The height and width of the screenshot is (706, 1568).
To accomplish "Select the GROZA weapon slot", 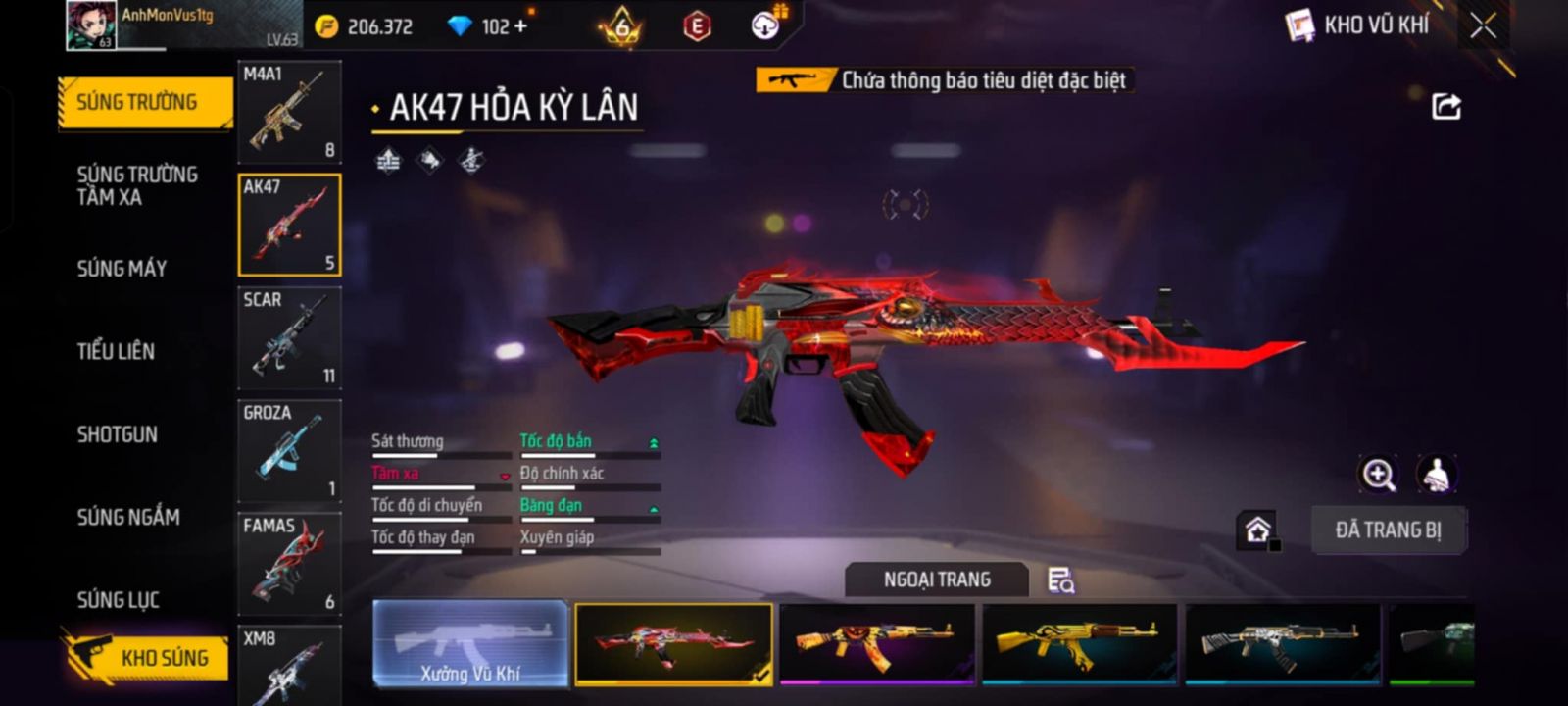I will coord(289,450).
